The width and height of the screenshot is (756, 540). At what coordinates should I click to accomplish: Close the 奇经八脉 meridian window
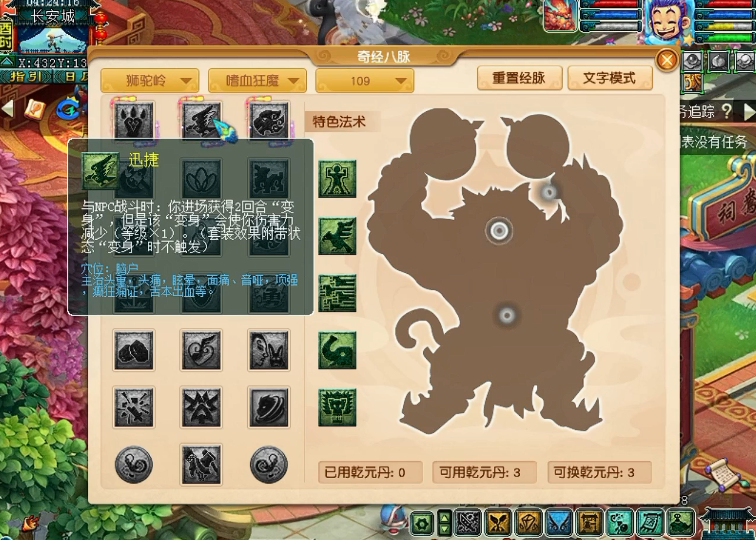(x=667, y=58)
